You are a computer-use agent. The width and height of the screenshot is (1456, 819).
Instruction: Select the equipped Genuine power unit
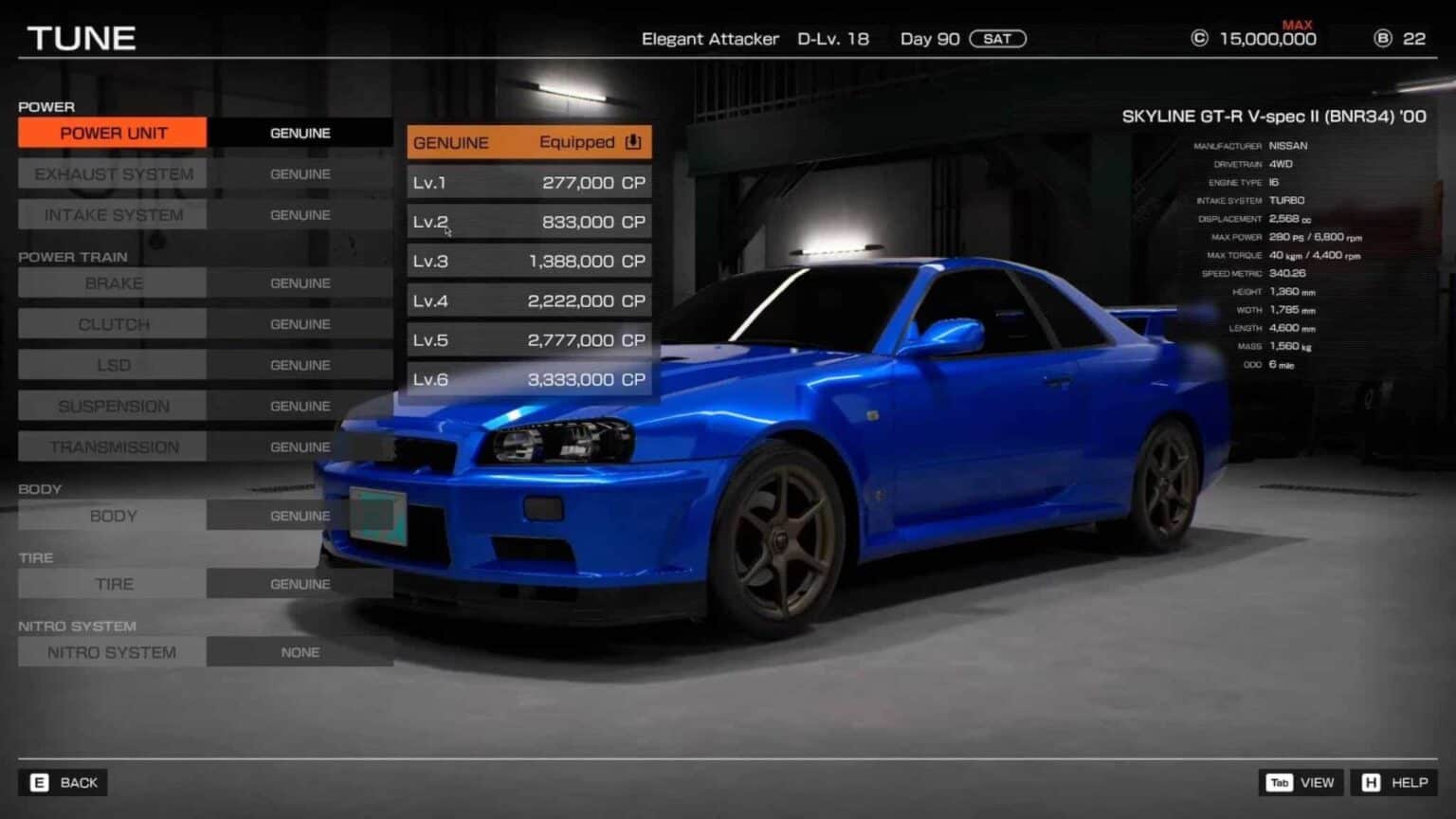(x=529, y=142)
